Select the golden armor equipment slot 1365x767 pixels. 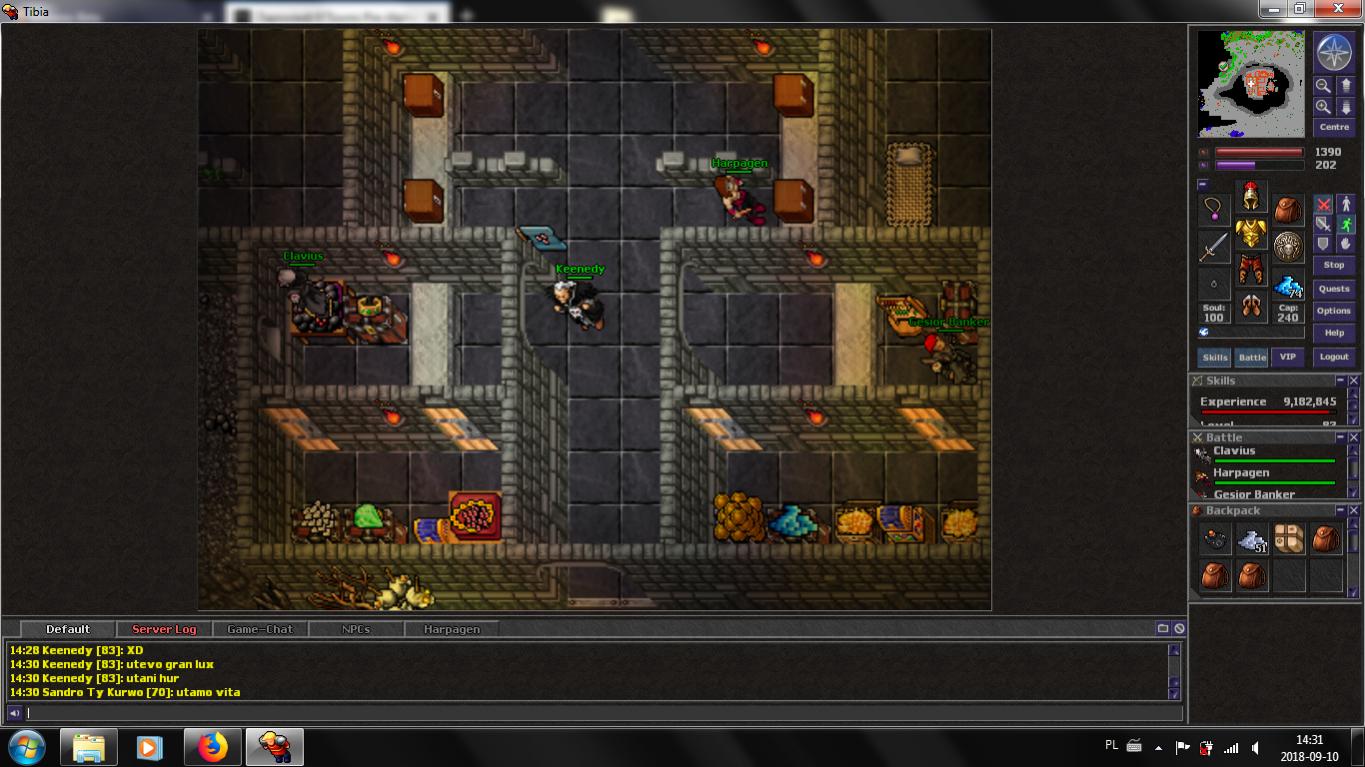coord(1251,235)
